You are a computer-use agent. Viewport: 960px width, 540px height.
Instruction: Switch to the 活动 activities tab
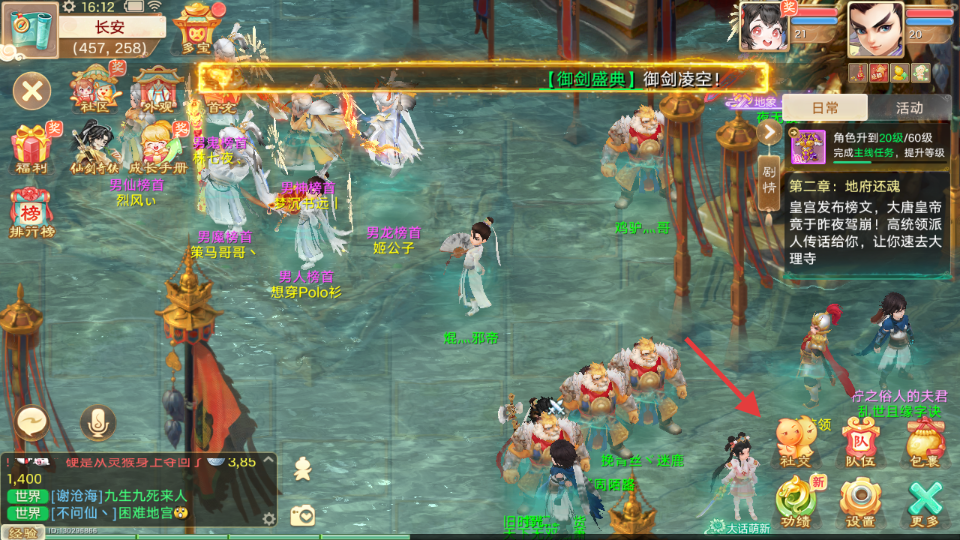click(x=909, y=108)
